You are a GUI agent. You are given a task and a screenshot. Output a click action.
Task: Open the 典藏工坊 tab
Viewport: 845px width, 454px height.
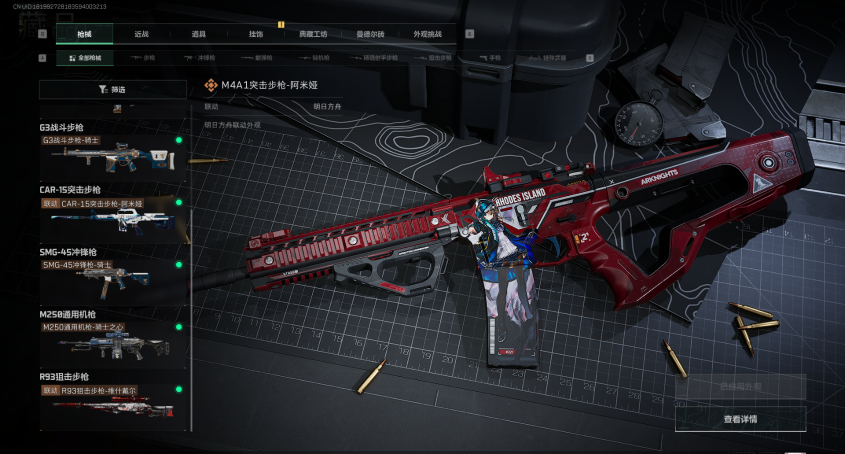pyautogui.click(x=313, y=34)
